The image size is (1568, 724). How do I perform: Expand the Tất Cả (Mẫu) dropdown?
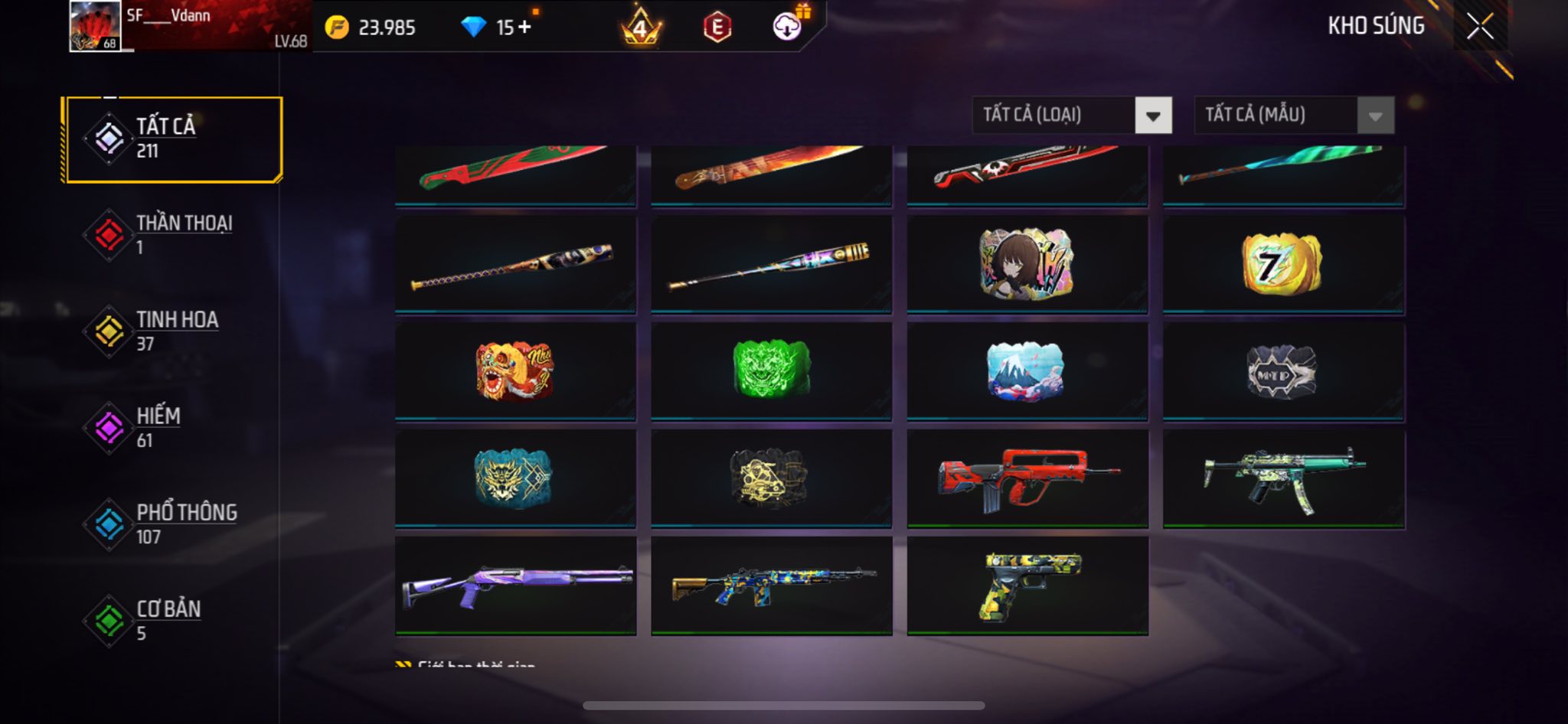1293,116
